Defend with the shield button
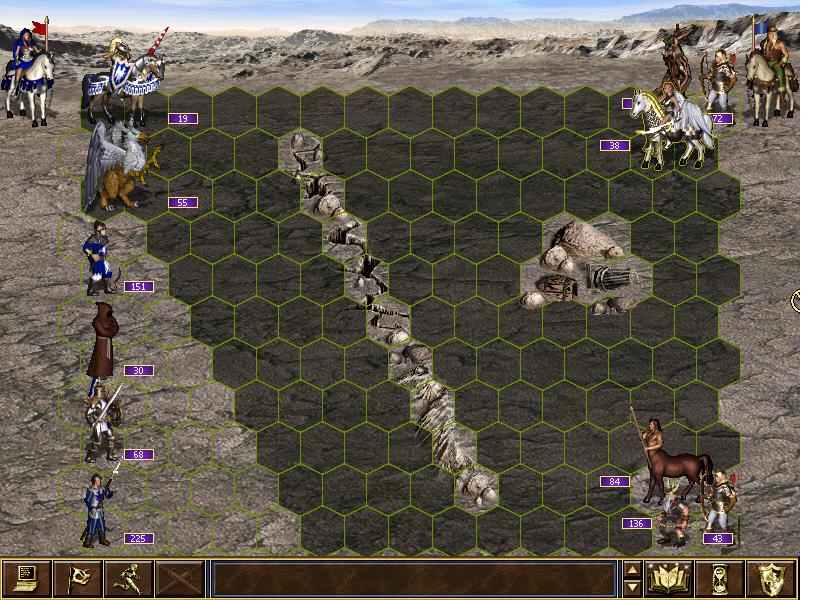Image resolution: width=840 pixels, height=600 pixels. point(772,578)
